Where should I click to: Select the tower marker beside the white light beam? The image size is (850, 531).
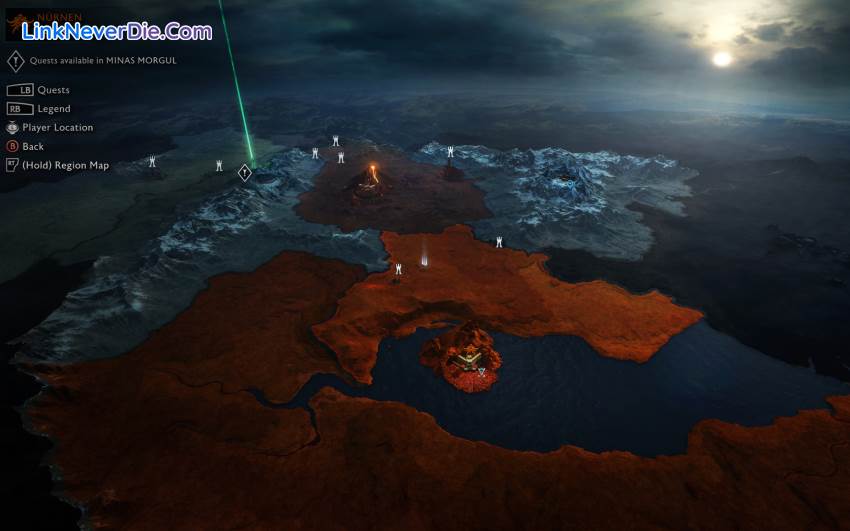click(398, 269)
